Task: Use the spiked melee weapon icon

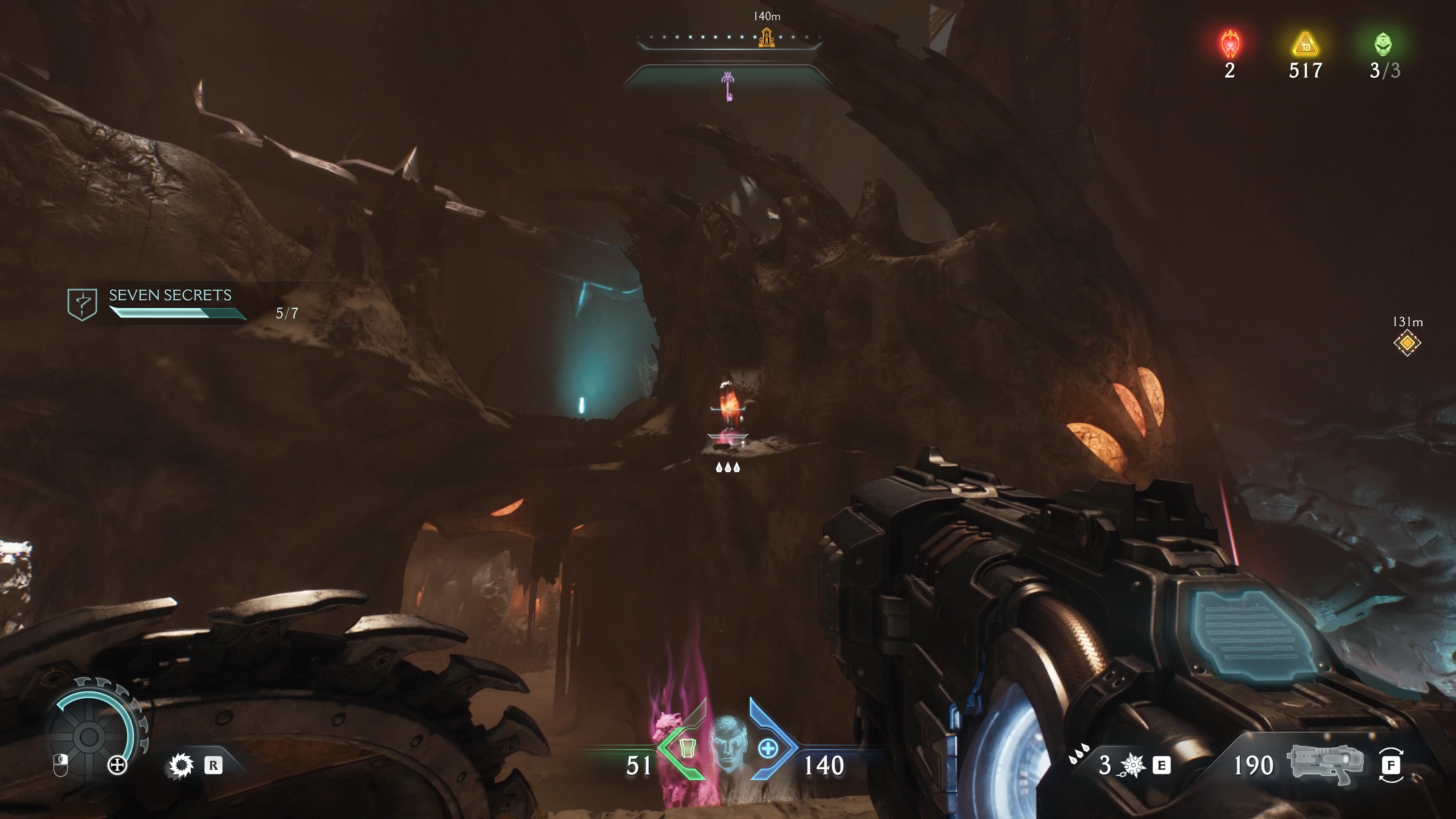Action: [1133, 765]
